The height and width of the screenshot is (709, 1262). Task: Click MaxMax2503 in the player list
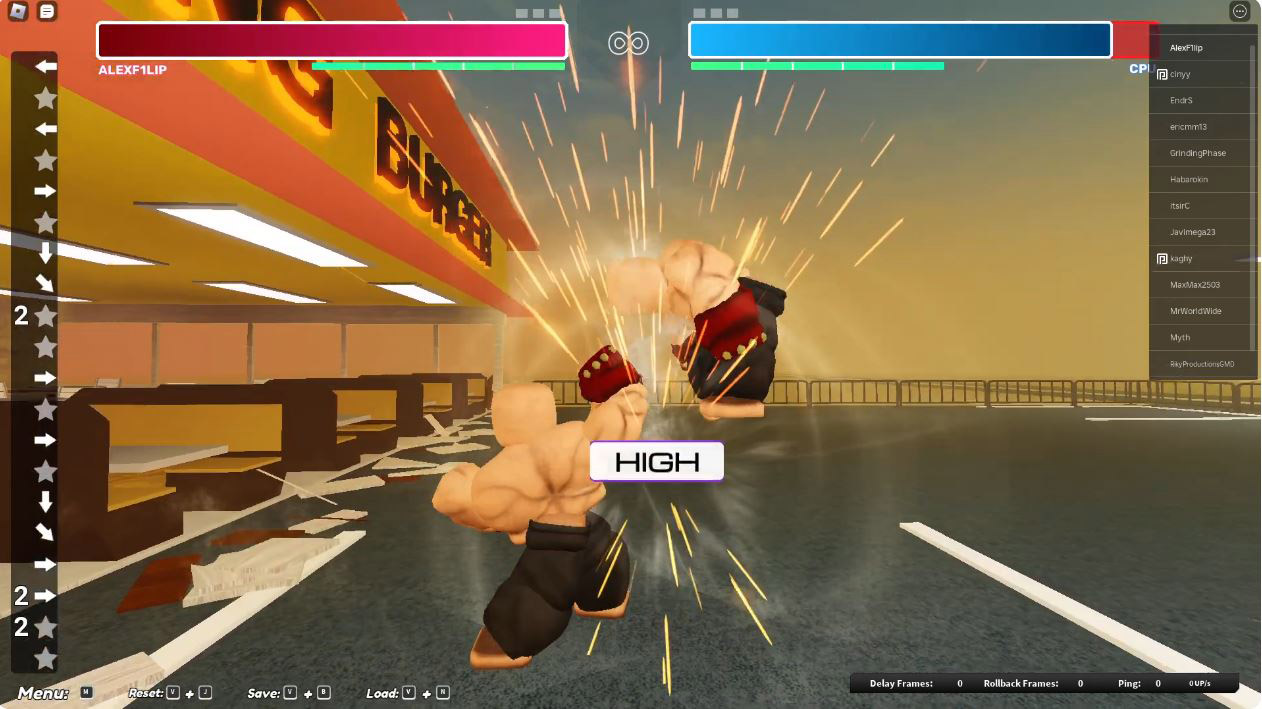pyautogui.click(x=1195, y=285)
